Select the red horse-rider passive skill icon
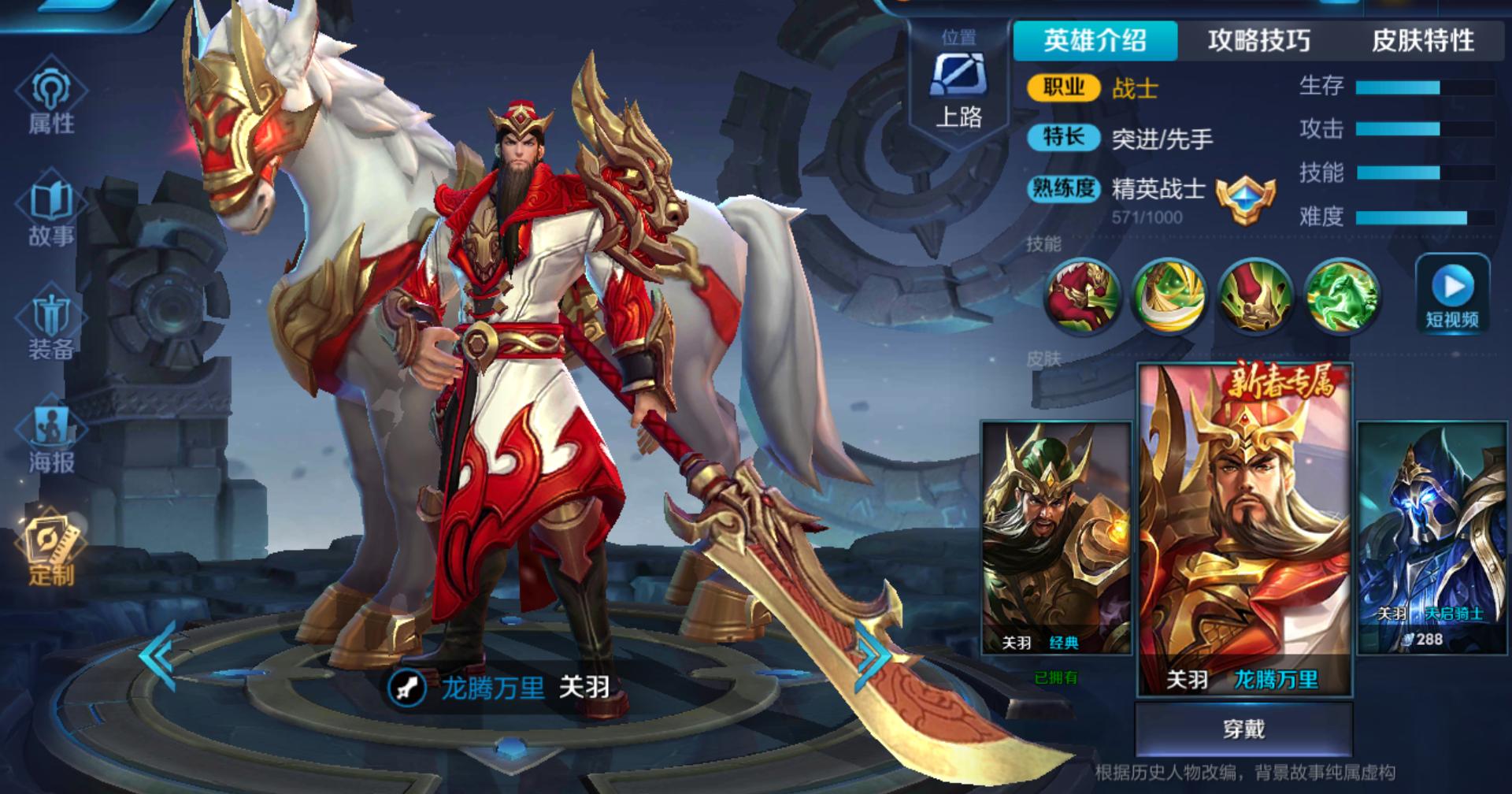Image resolution: width=1512 pixels, height=794 pixels. [1082, 295]
